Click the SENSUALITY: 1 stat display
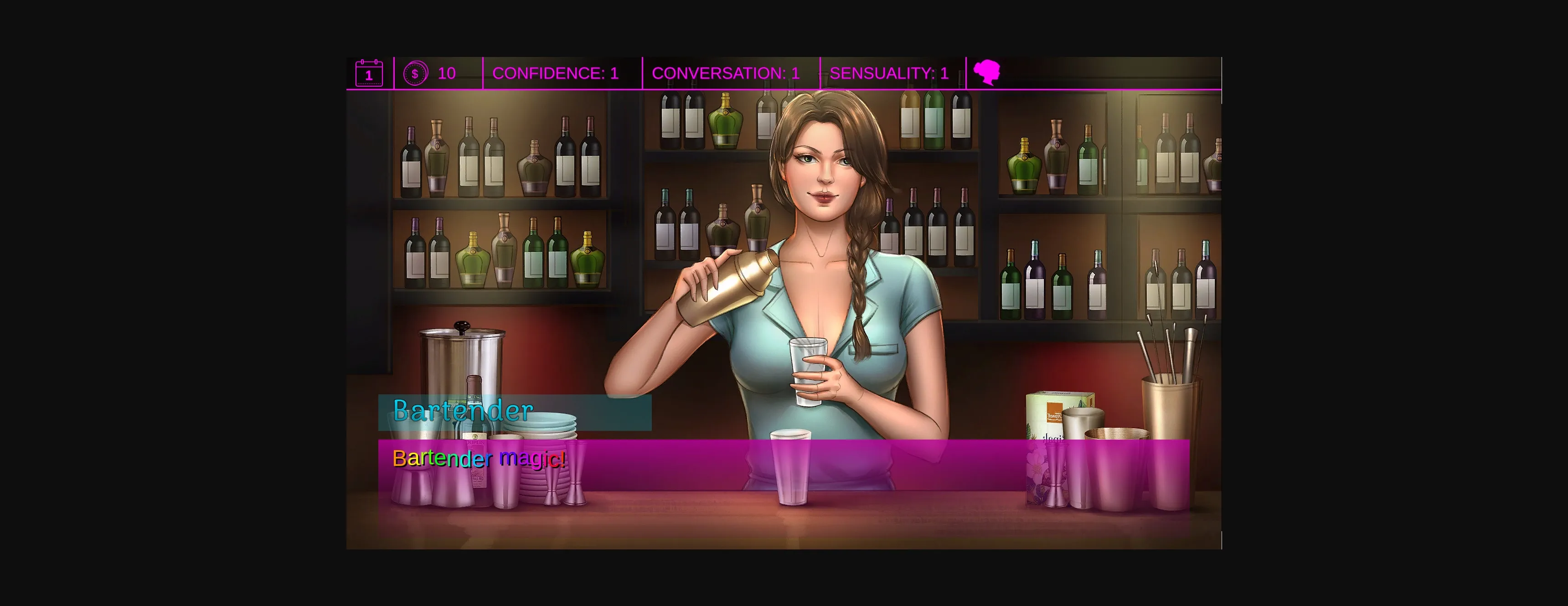 [889, 73]
